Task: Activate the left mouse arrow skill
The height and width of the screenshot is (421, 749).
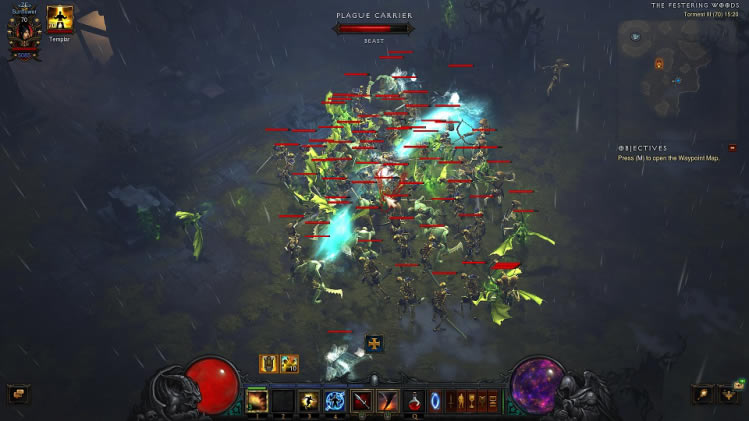Action: (362, 401)
